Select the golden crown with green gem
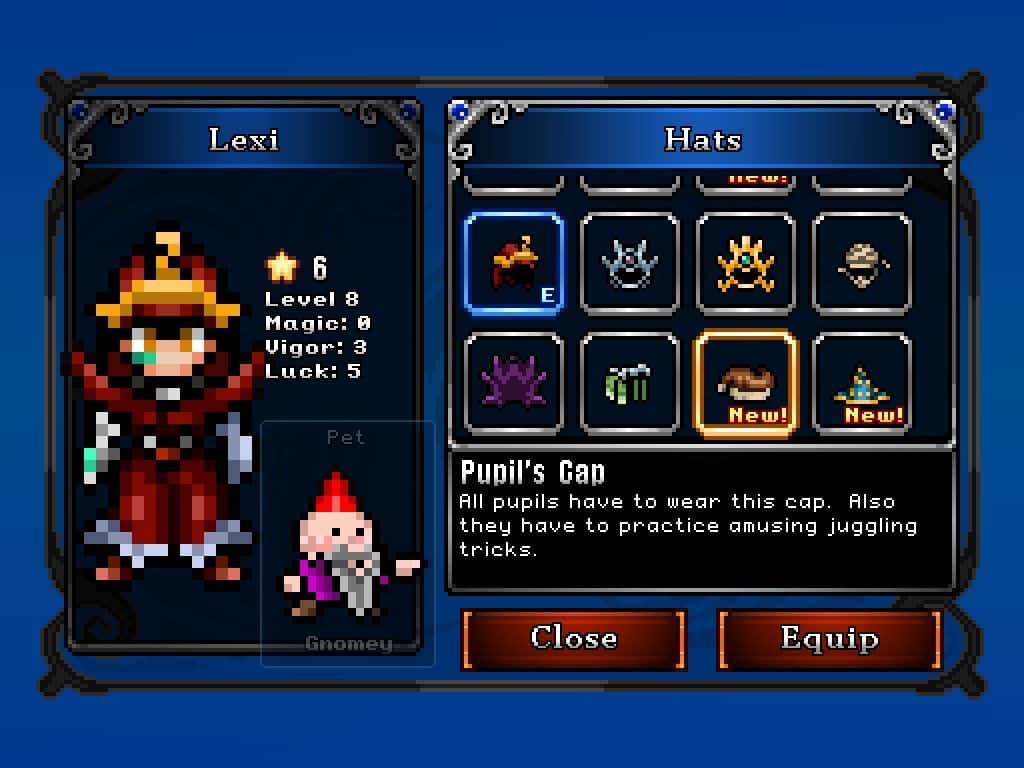Screen dimensions: 1024x768 pos(746,265)
